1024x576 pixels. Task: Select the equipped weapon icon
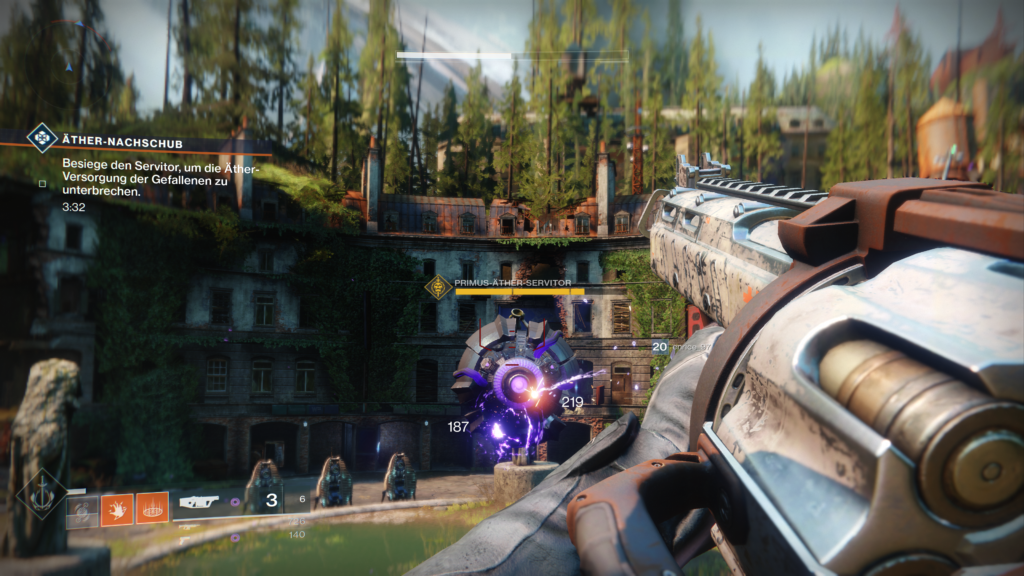click(x=200, y=502)
